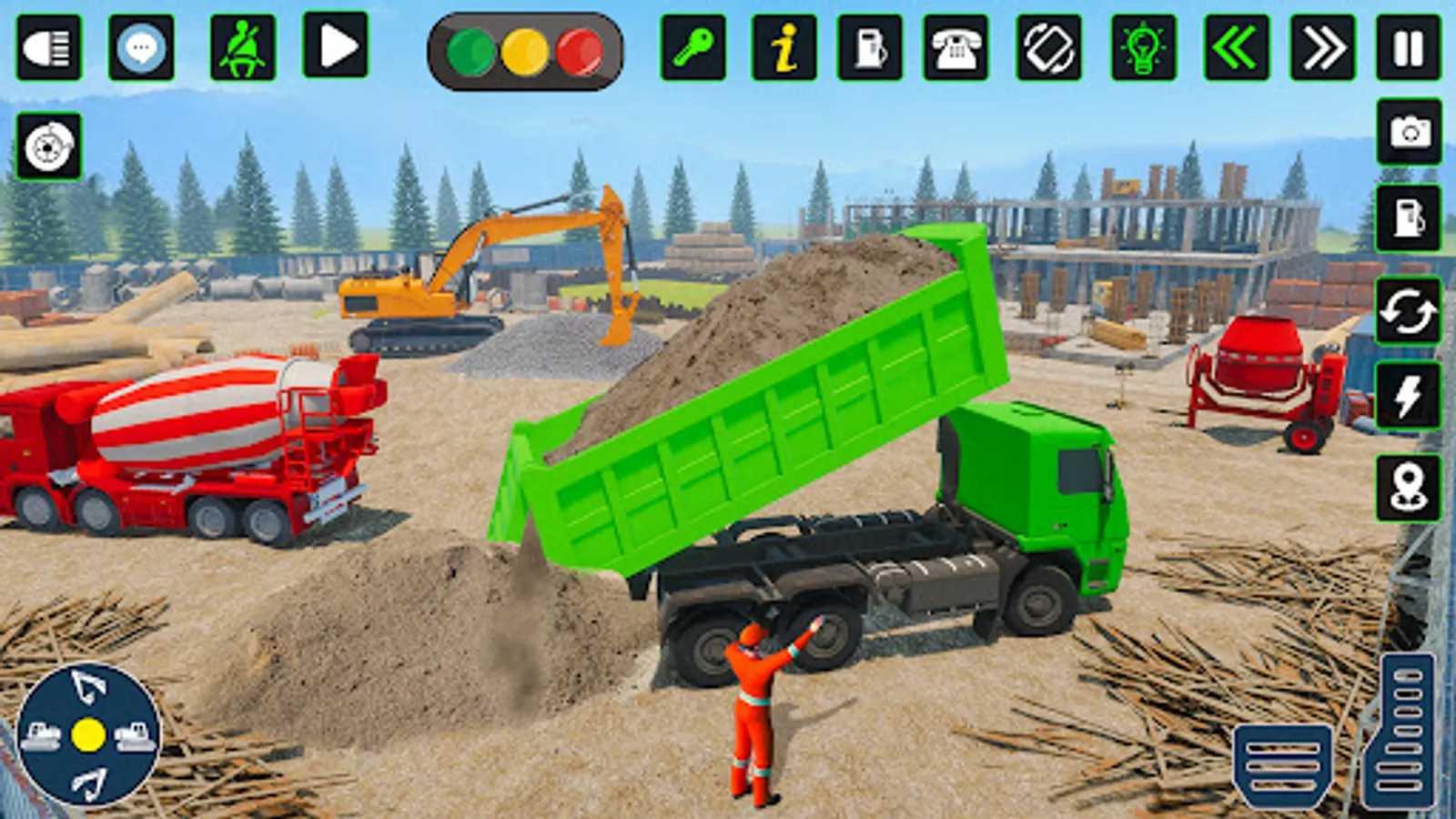Tap the telephone icon

pos(957,50)
